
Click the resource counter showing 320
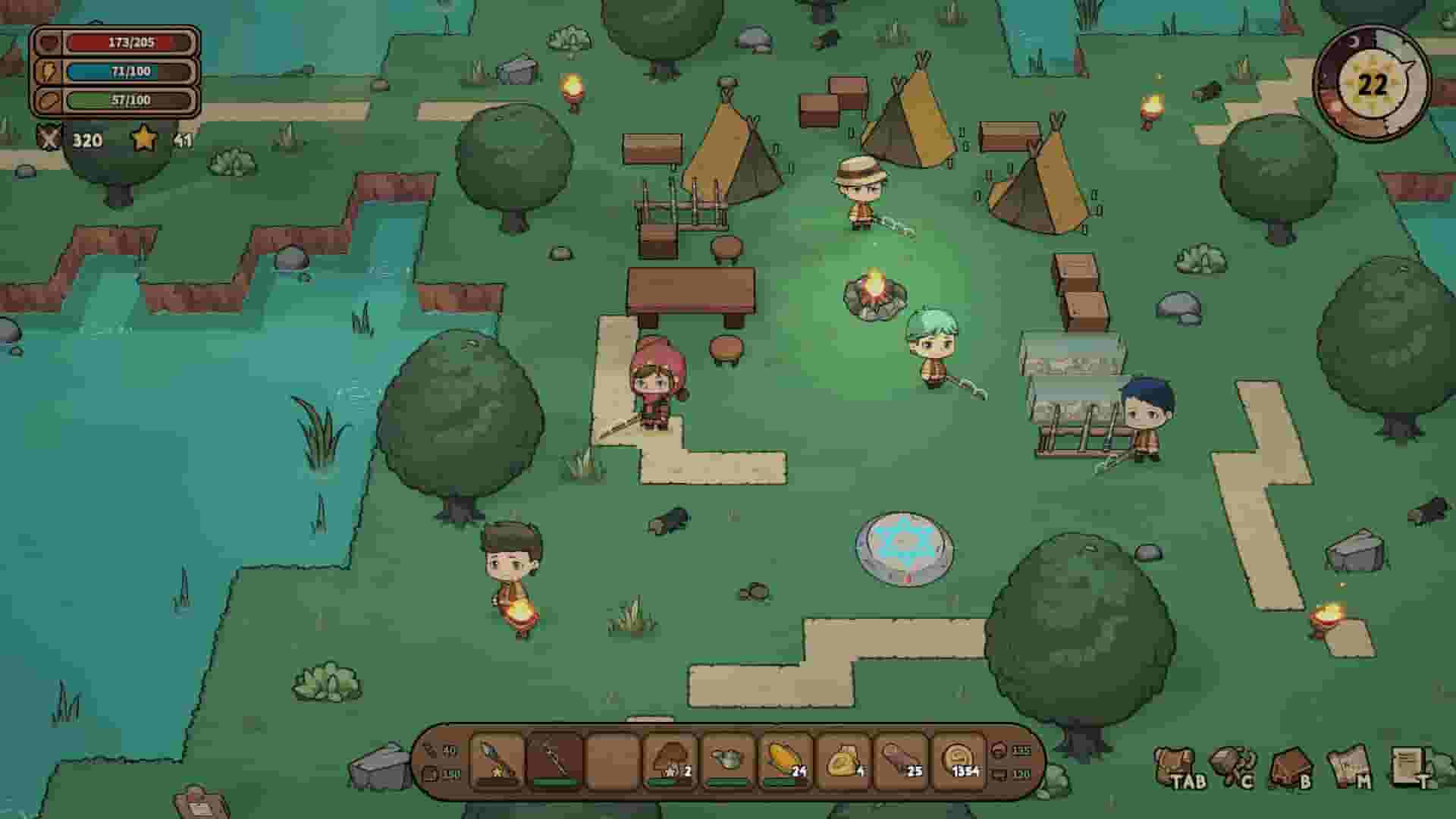point(83,140)
